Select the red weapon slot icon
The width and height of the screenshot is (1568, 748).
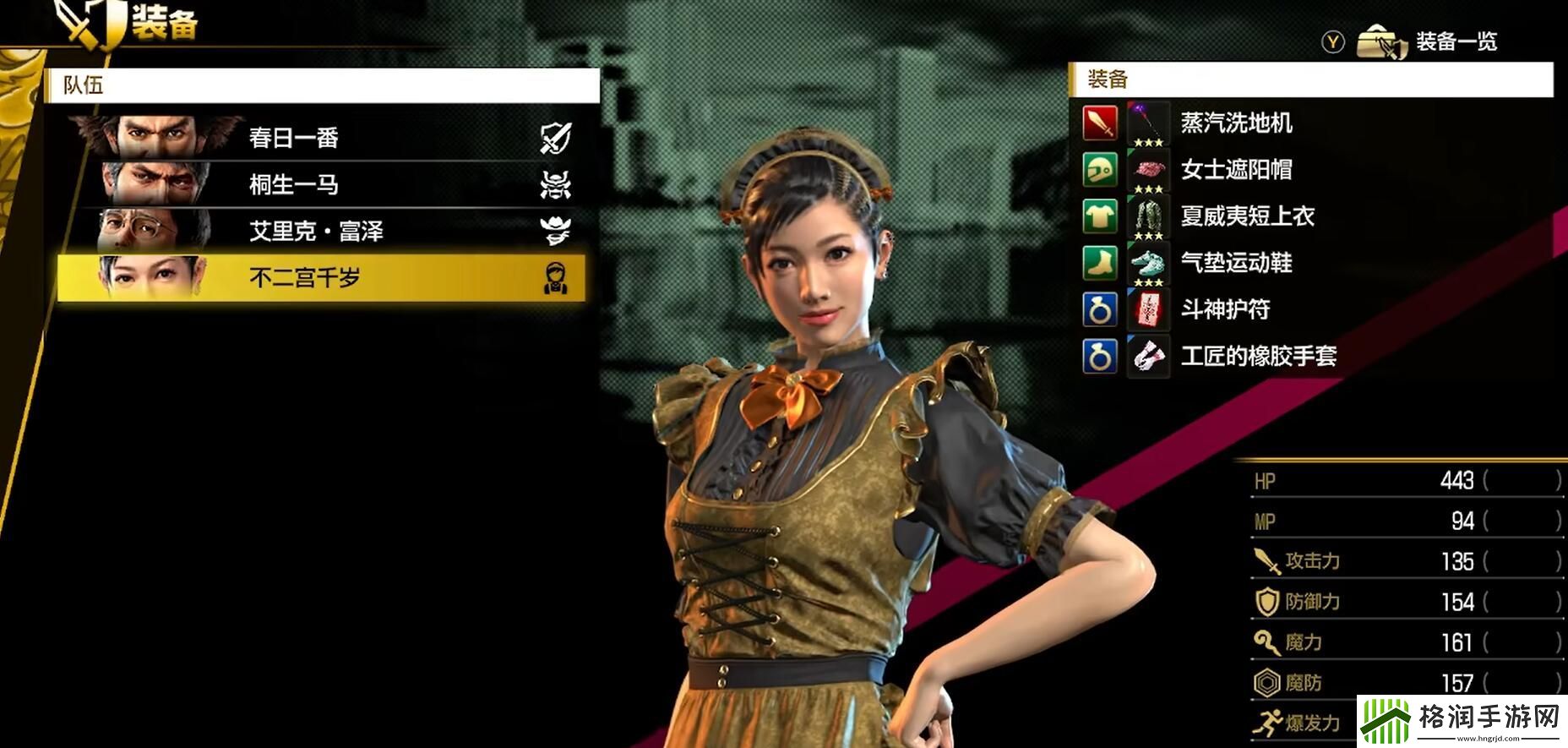(x=1099, y=123)
